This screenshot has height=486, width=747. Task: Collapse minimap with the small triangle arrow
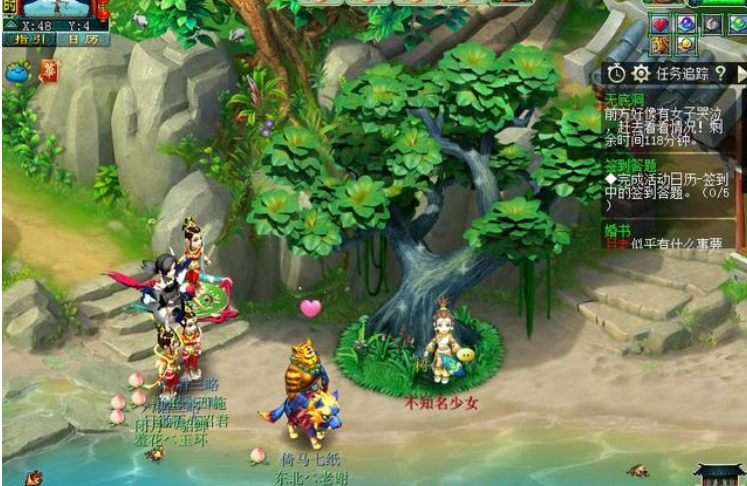pyautogui.click(x=10, y=24)
